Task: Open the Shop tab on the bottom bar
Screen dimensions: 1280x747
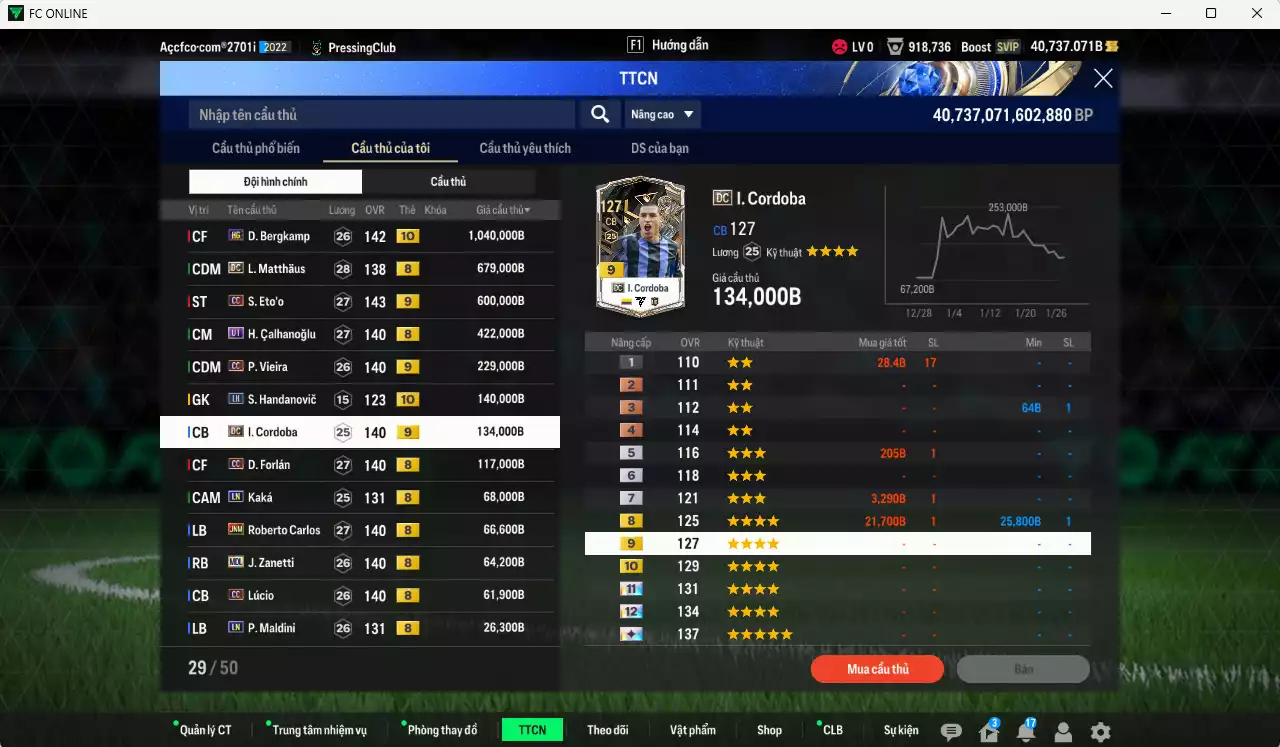Action: point(769,730)
